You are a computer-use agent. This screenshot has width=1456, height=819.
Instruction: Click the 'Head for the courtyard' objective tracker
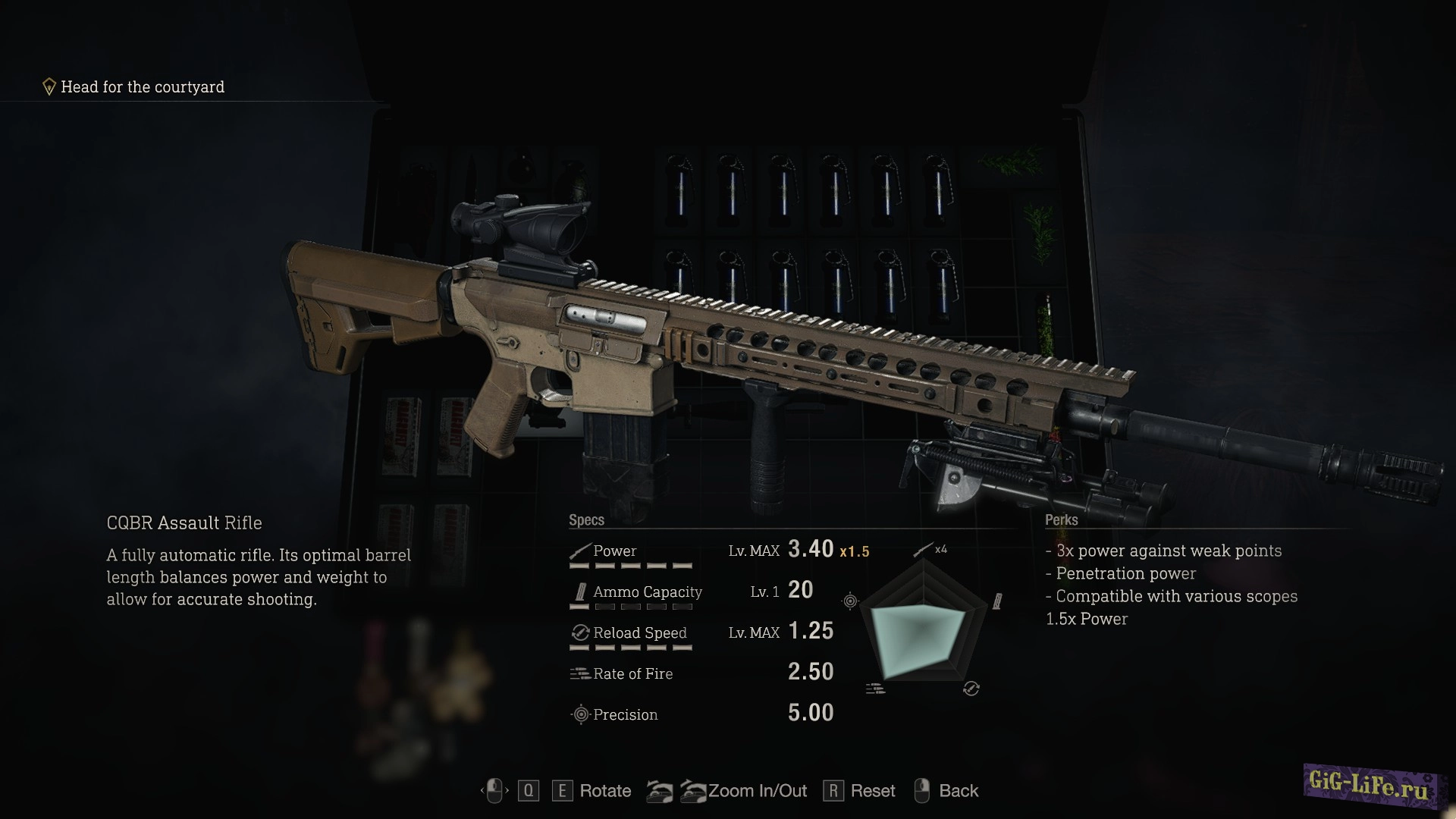point(143,87)
